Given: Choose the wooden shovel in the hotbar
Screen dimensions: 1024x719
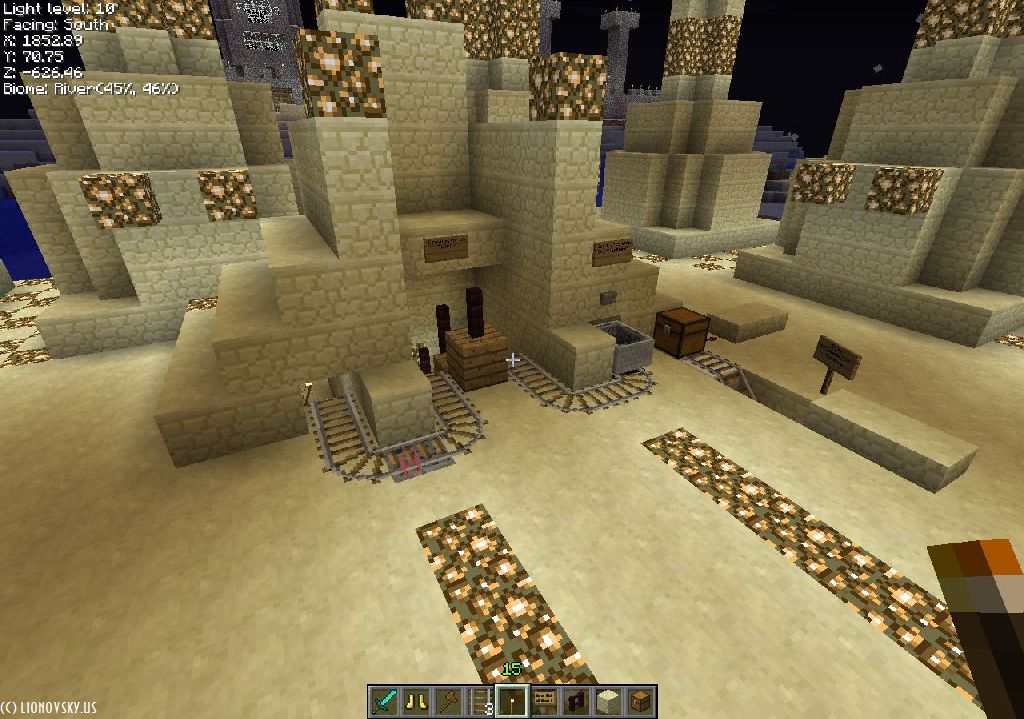Looking at the screenshot, I should pyautogui.click(x=448, y=701).
